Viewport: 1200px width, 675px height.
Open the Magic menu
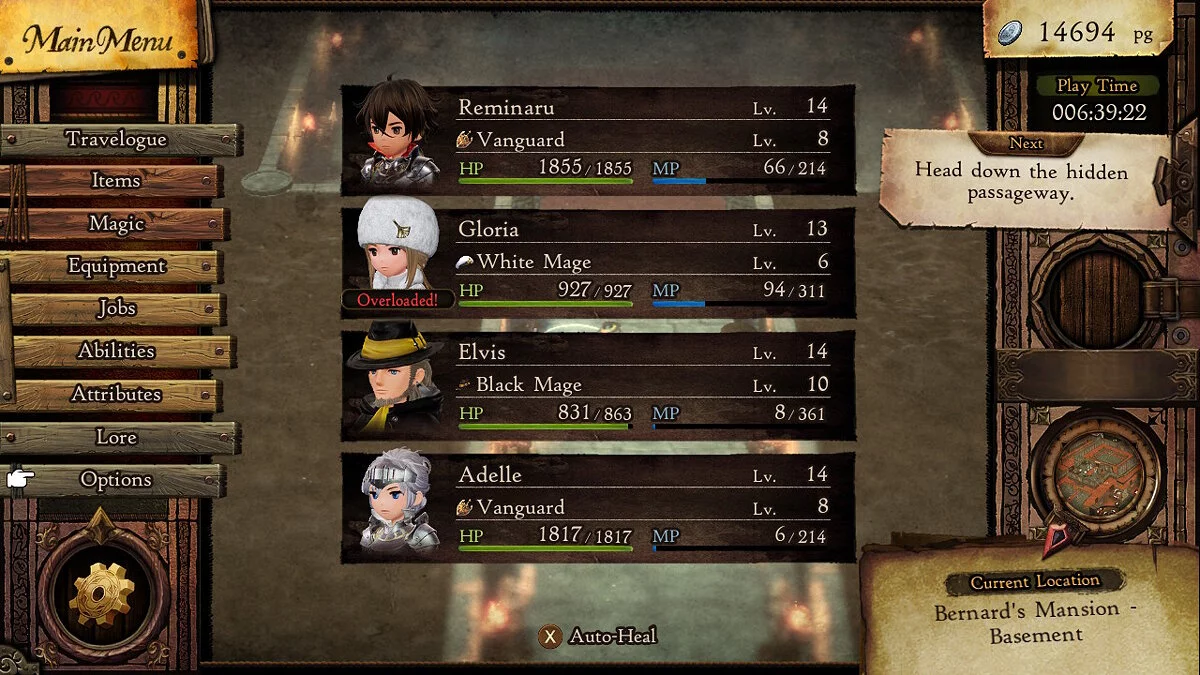pyautogui.click(x=117, y=224)
